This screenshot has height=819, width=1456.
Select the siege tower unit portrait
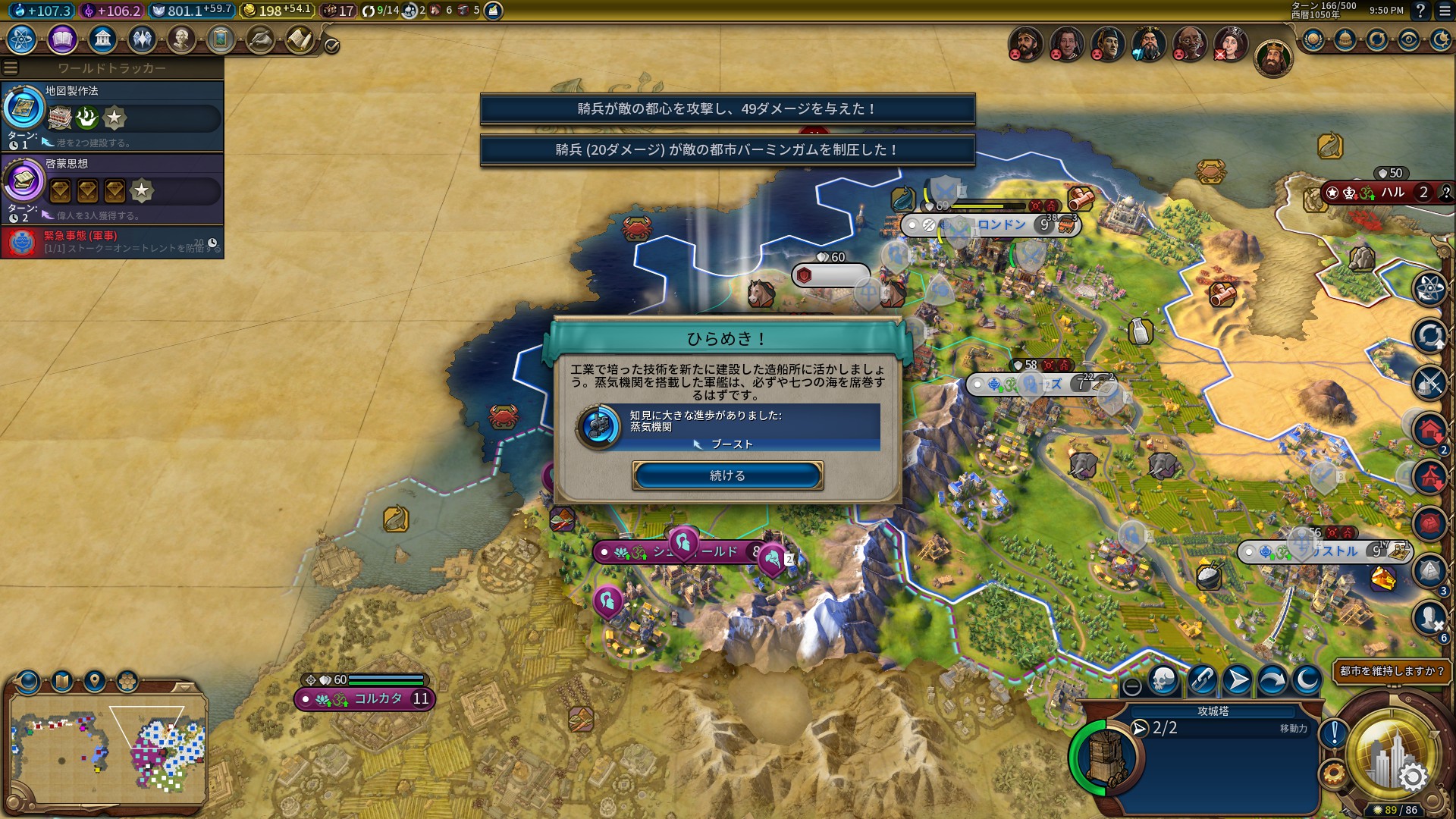click(x=1104, y=756)
